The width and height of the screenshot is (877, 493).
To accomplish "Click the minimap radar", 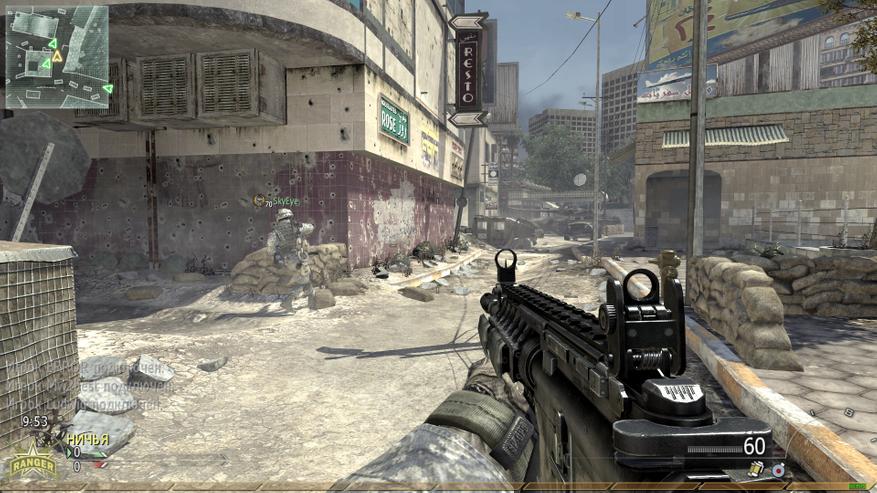I will point(57,57).
